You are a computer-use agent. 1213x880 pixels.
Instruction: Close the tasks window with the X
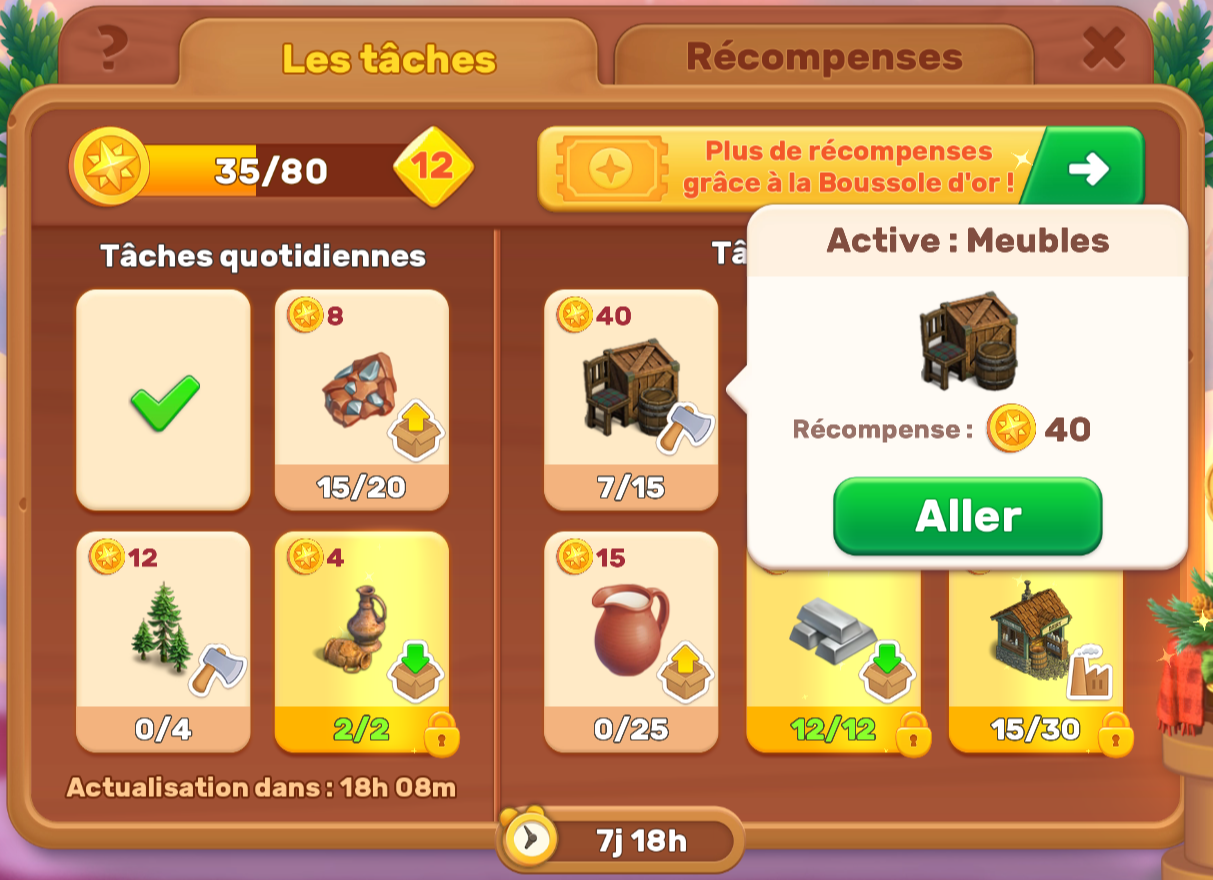(1104, 47)
